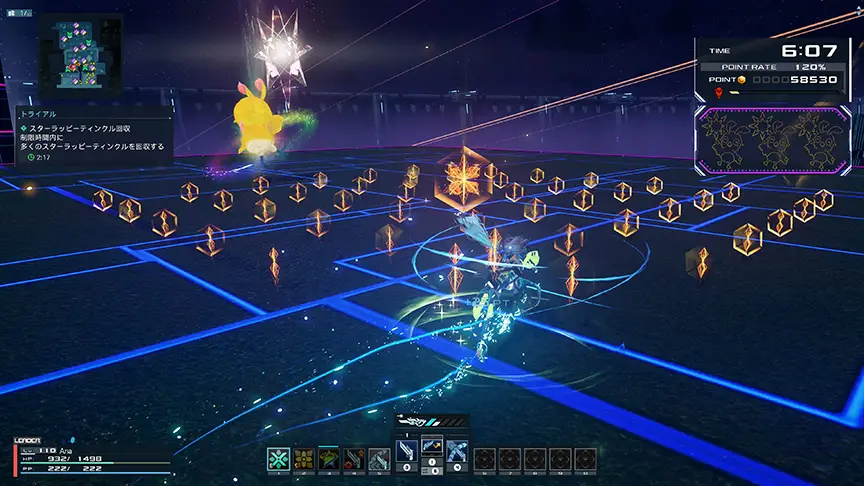Select the rainbow arrow skill icon
Image resolution: width=864 pixels, height=486 pixels.
coord(328,459)
